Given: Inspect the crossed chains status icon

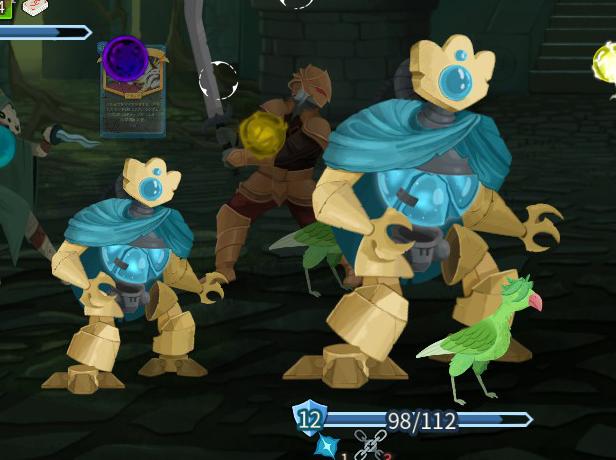Looking at the screenshot, I should coord(368,445).
